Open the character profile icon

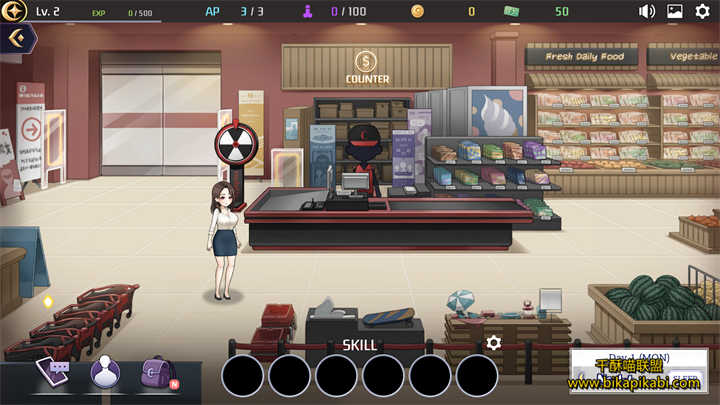[x=105, y=372]
